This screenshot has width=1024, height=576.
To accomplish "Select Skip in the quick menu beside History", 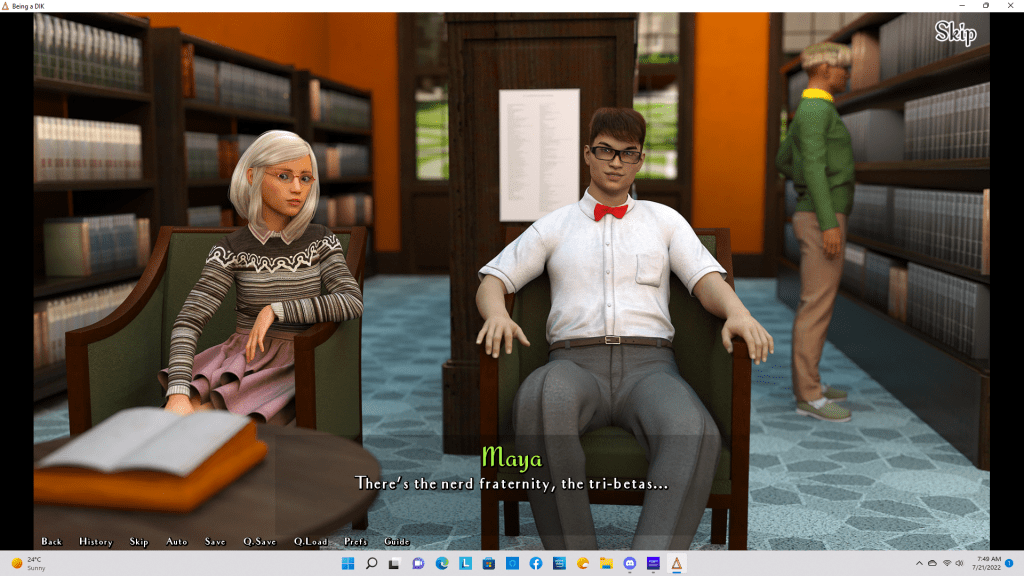I will [x=139, y=542].
